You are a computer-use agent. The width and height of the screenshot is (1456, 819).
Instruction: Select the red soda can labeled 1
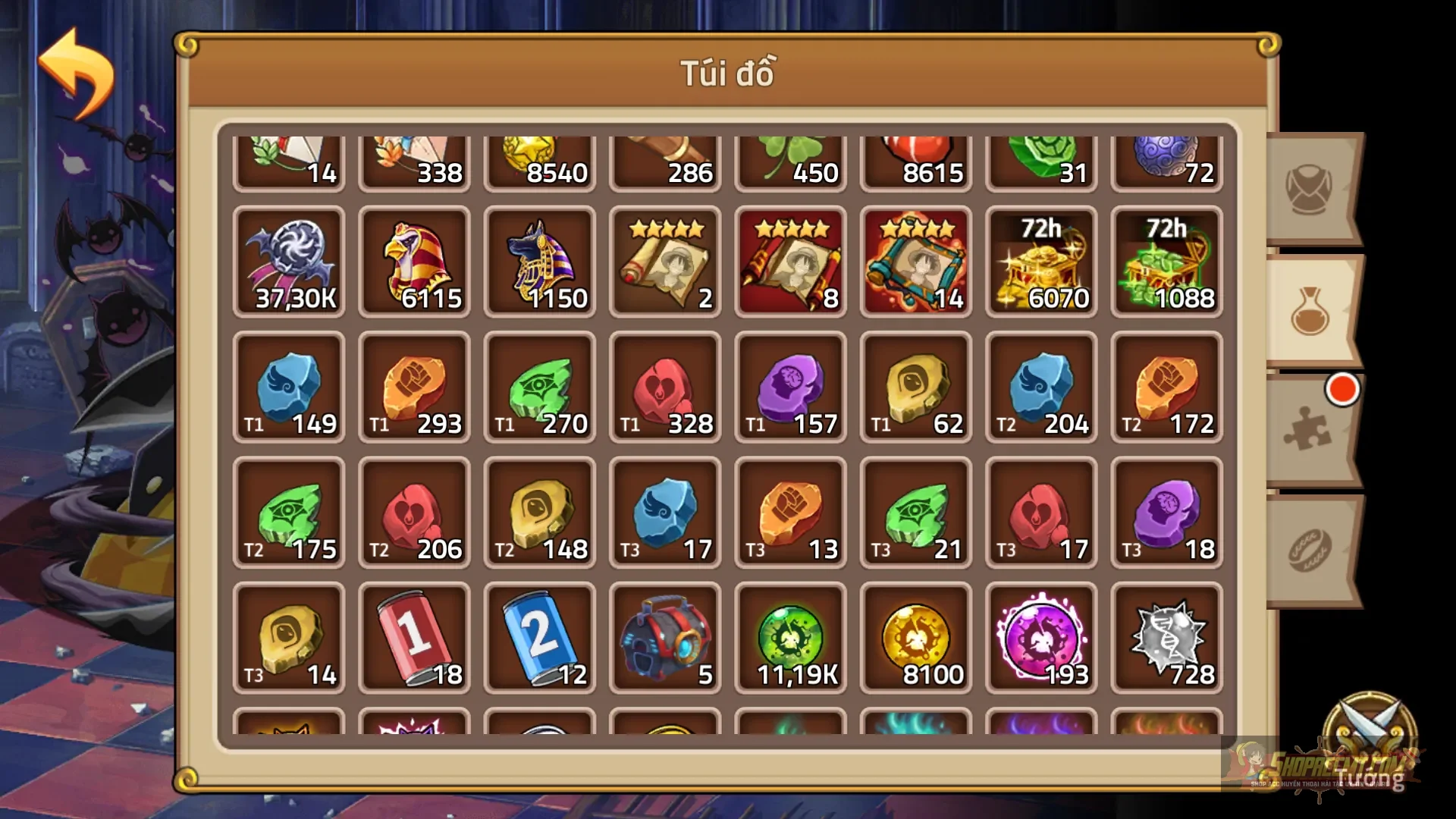point(414,637)
